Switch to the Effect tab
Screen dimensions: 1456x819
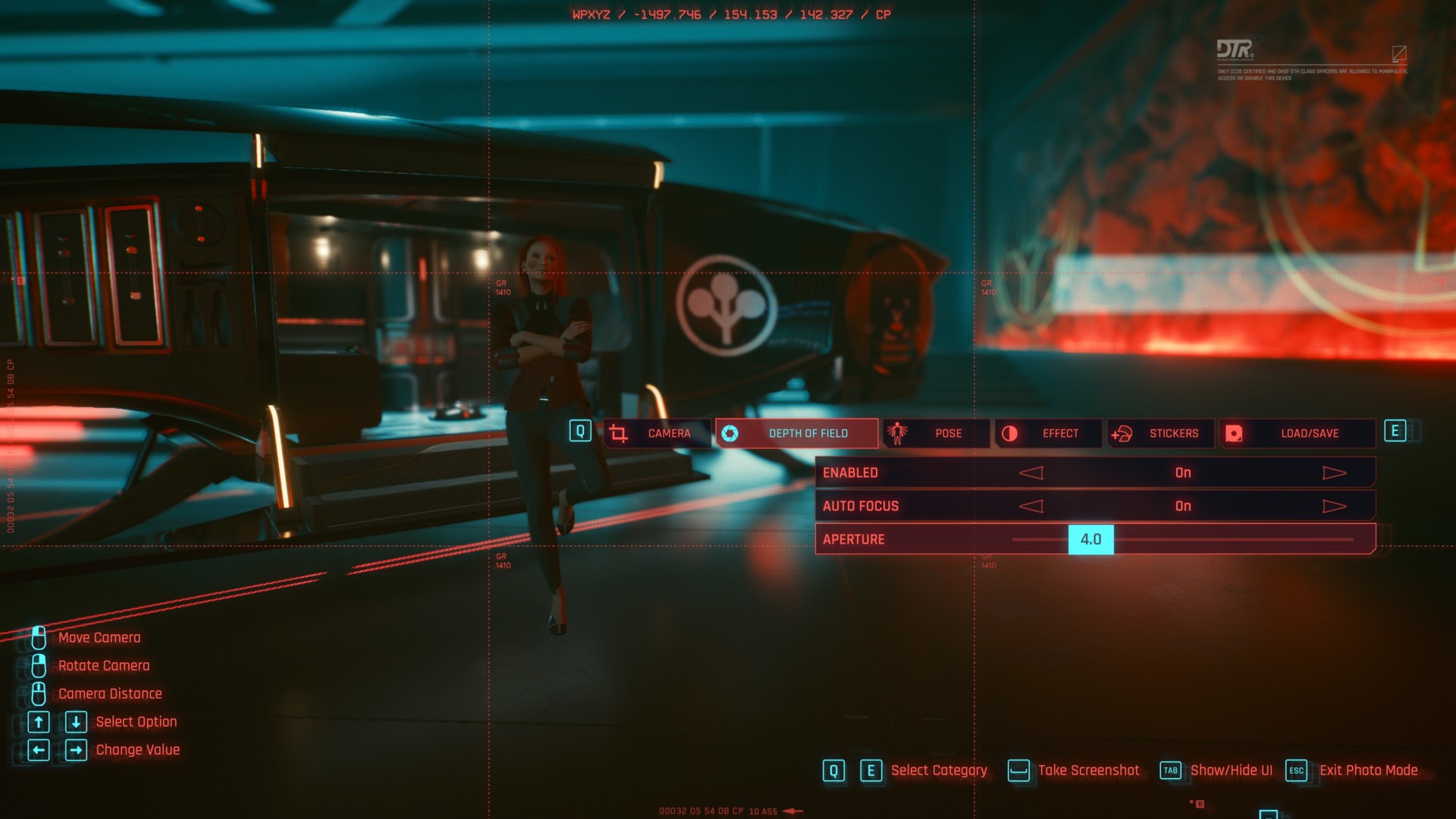(x=1049, y=433)
